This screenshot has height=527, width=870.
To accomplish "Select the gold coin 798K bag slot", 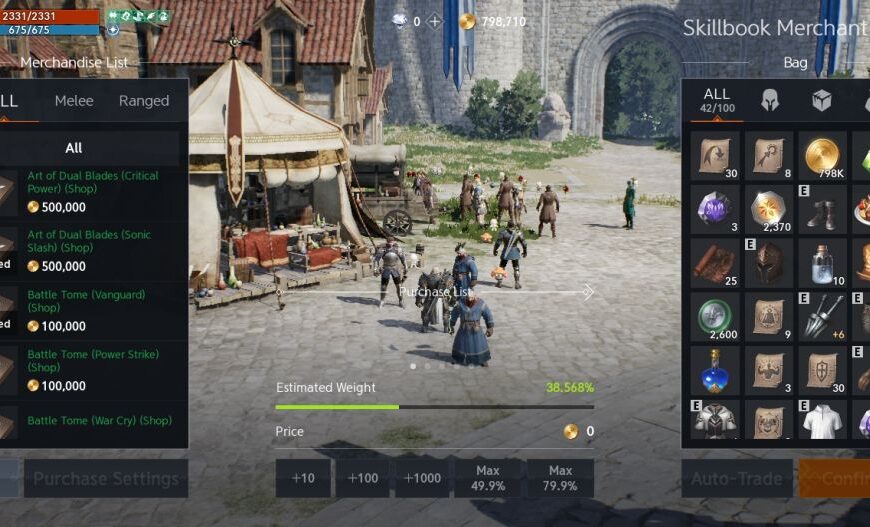I will [822, 155].
